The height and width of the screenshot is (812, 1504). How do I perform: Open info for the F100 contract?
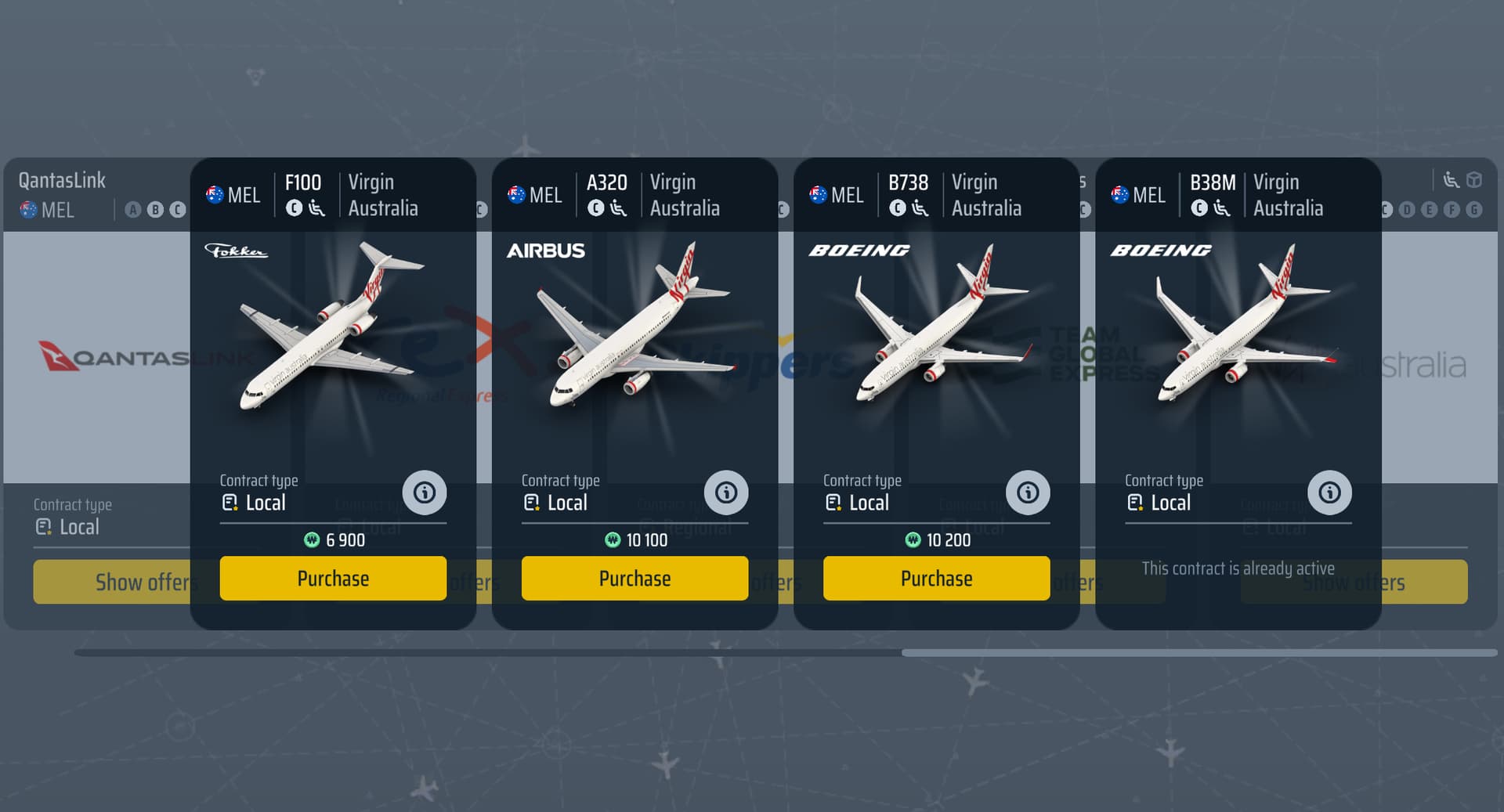[425, 493]
